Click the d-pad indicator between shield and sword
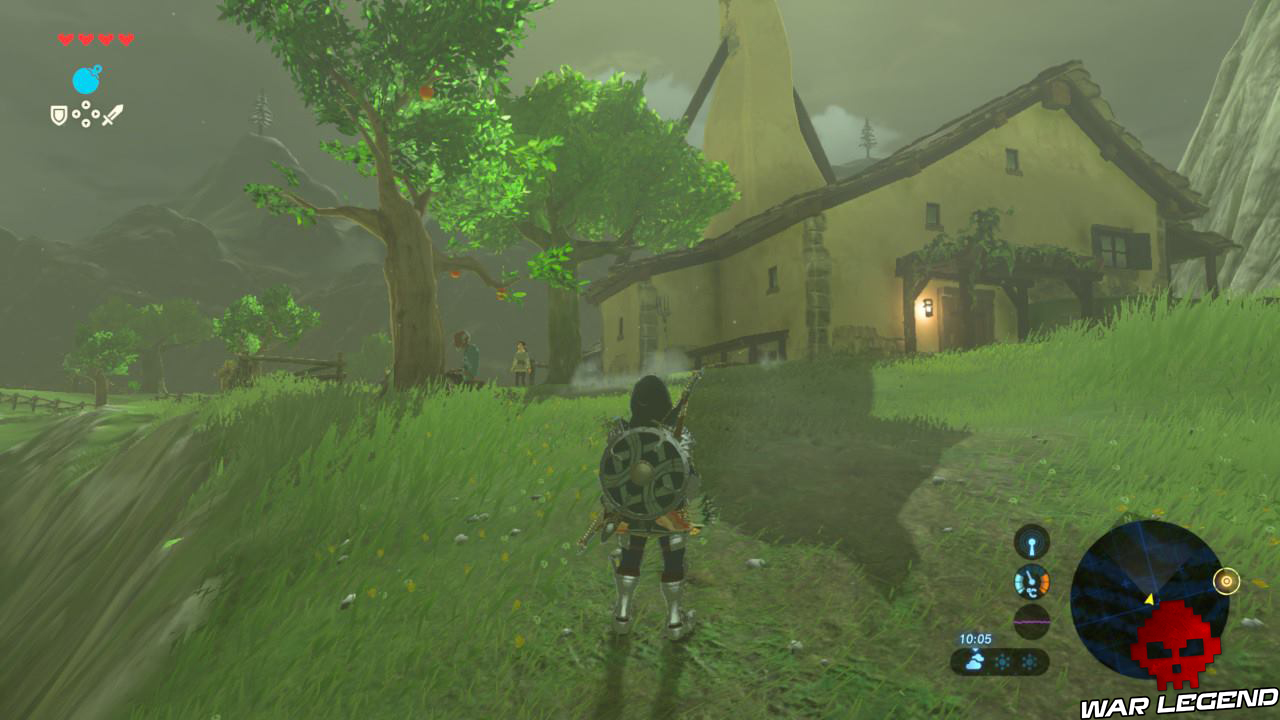 (x=86, y=113)
